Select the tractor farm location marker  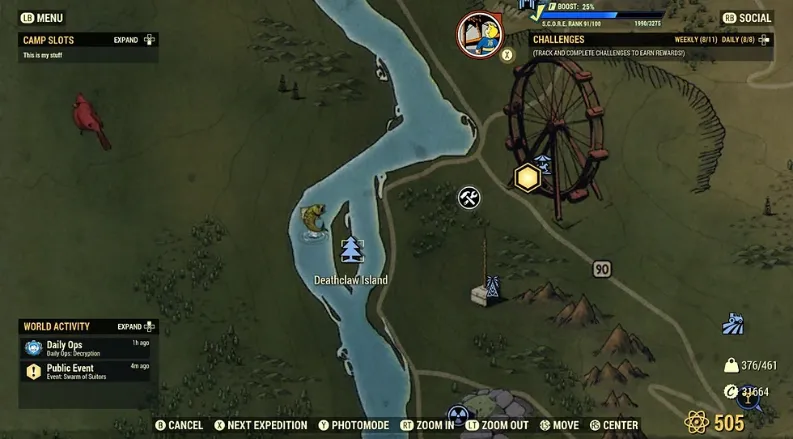click(x=733, y=324)
